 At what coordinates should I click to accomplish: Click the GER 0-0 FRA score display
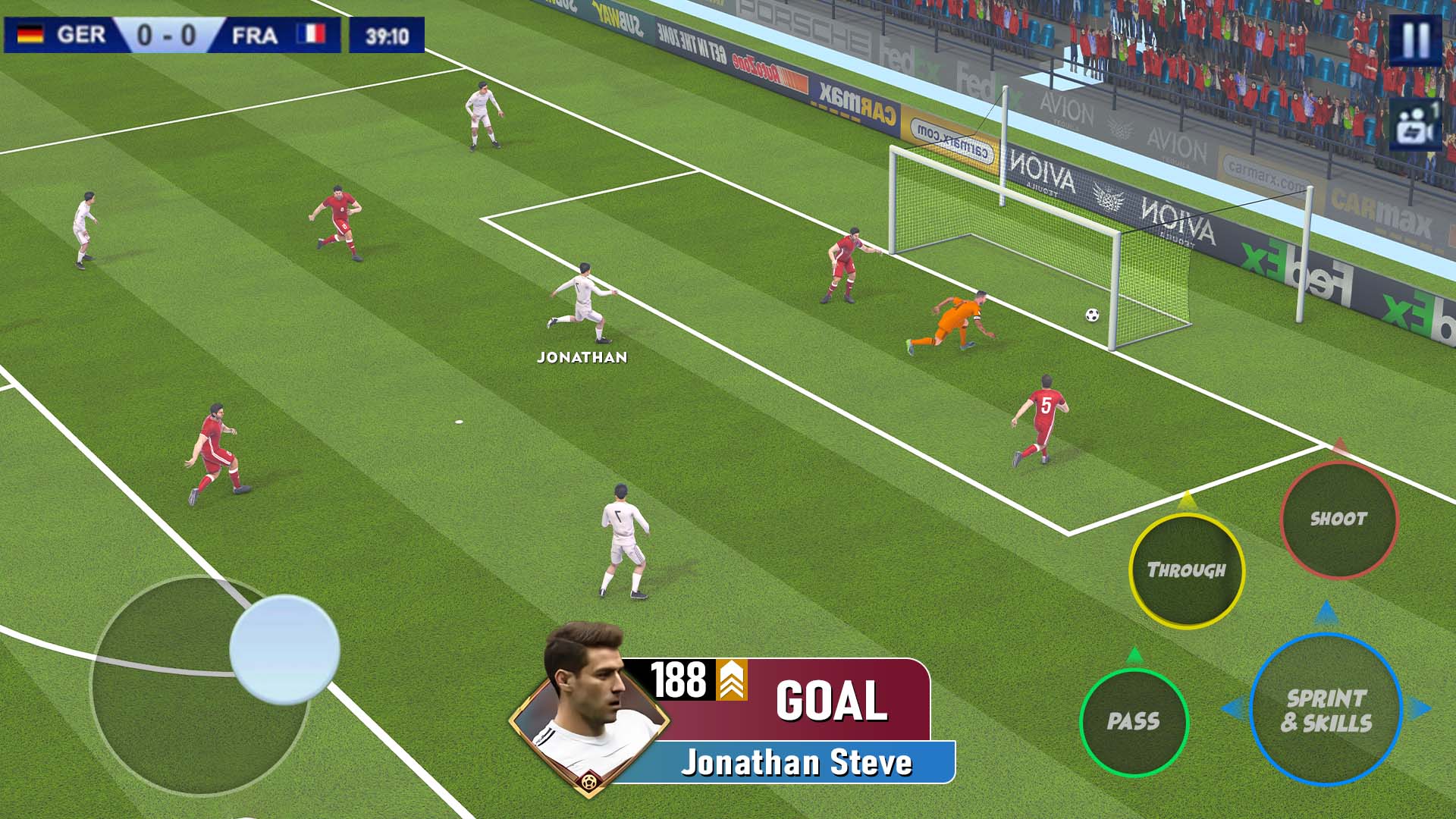pyautogui.click(x=171, y=33)
